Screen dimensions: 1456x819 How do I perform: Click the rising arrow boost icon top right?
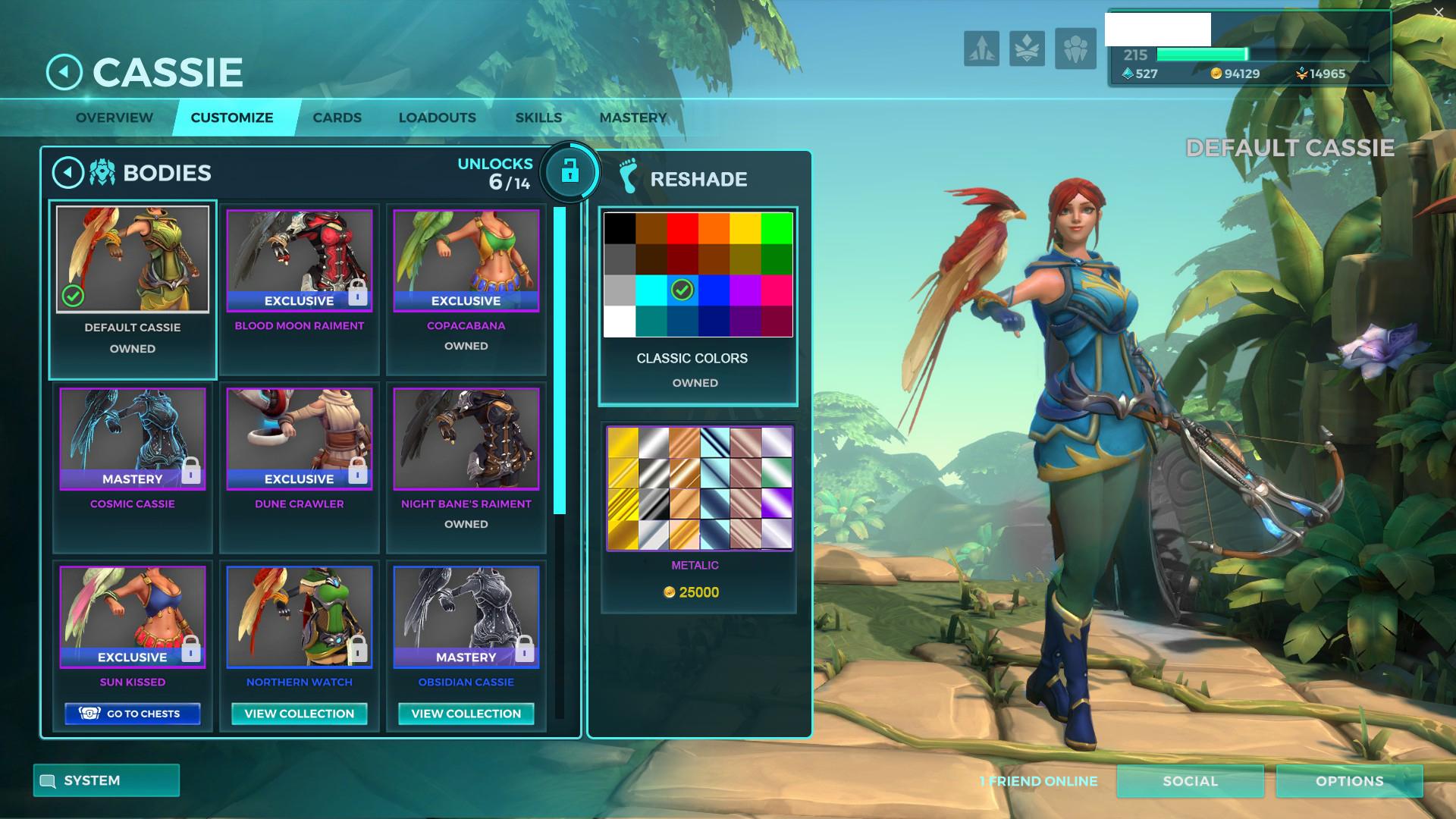[x=981, y=48]
